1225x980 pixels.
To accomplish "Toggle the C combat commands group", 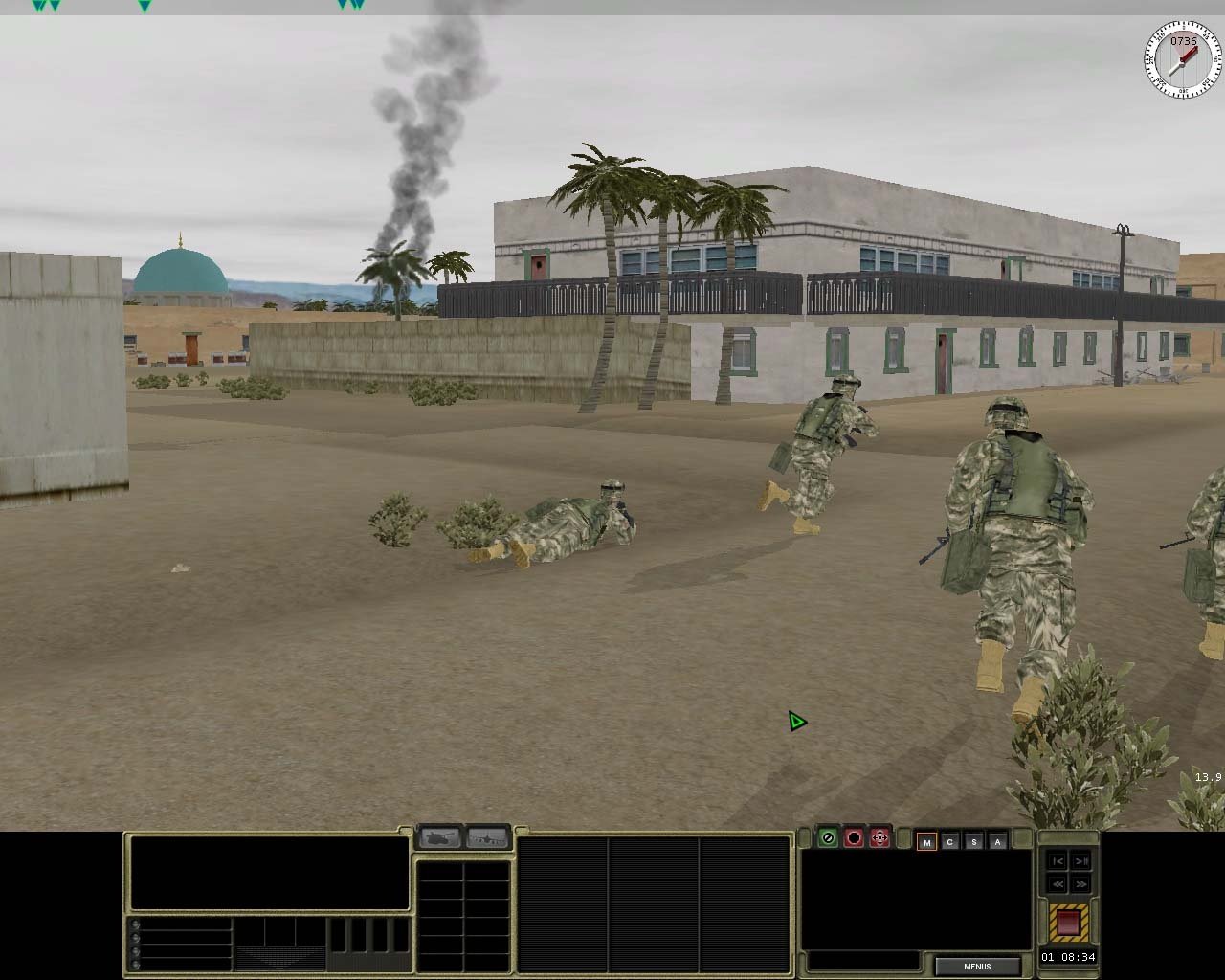I will pyautogui.click(x=948, y=842).
